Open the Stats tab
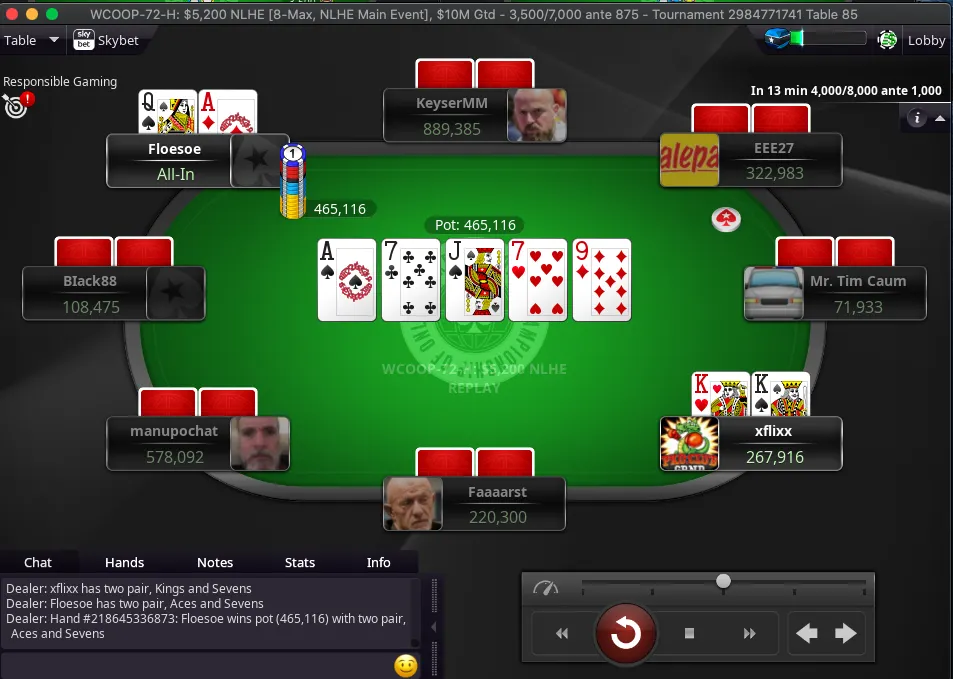Viewport: 953px width, 679px height. coord(300,562)
